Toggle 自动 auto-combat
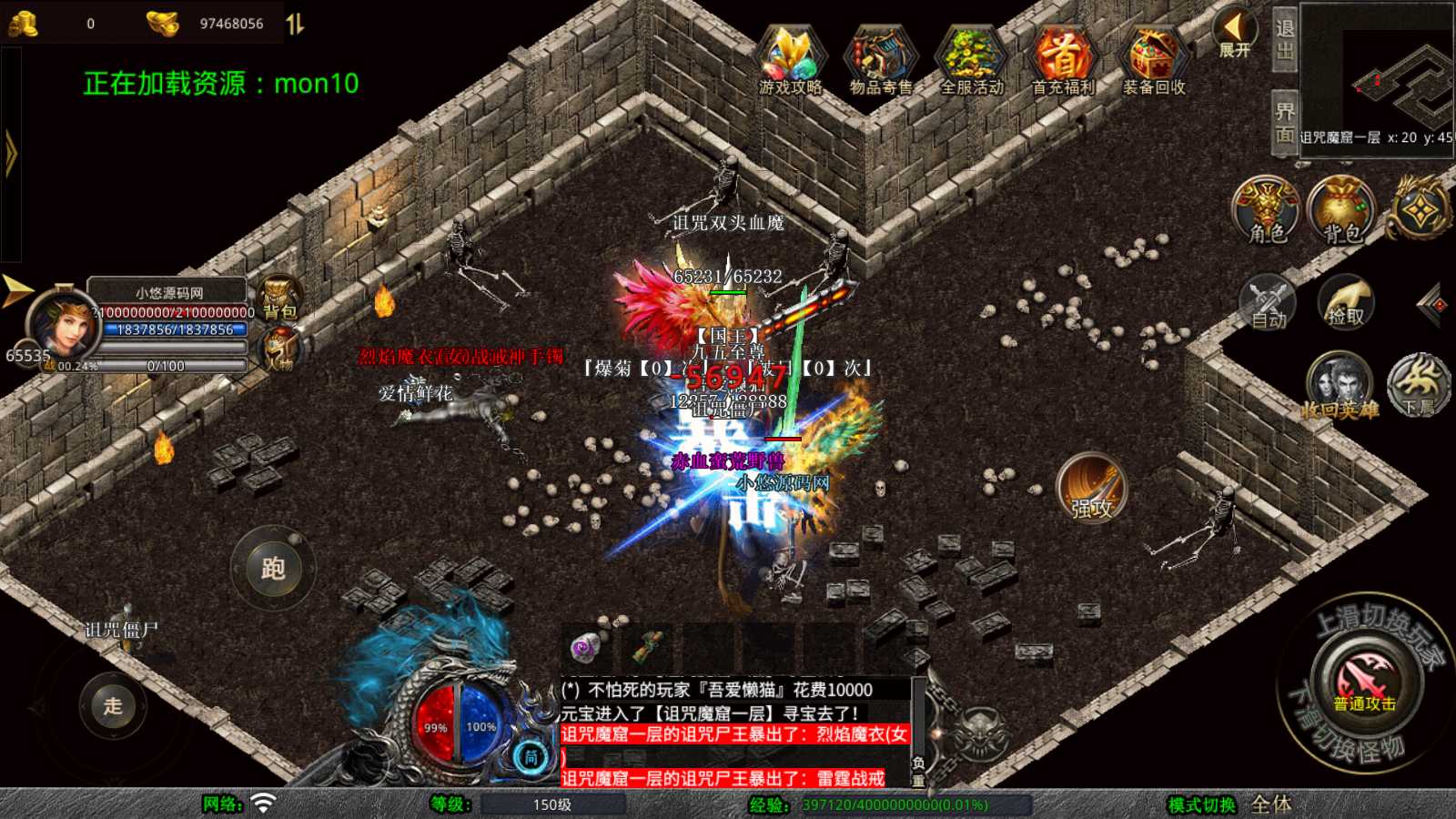Viewport: 1456px width, 819px height. tap(1268, 302)
